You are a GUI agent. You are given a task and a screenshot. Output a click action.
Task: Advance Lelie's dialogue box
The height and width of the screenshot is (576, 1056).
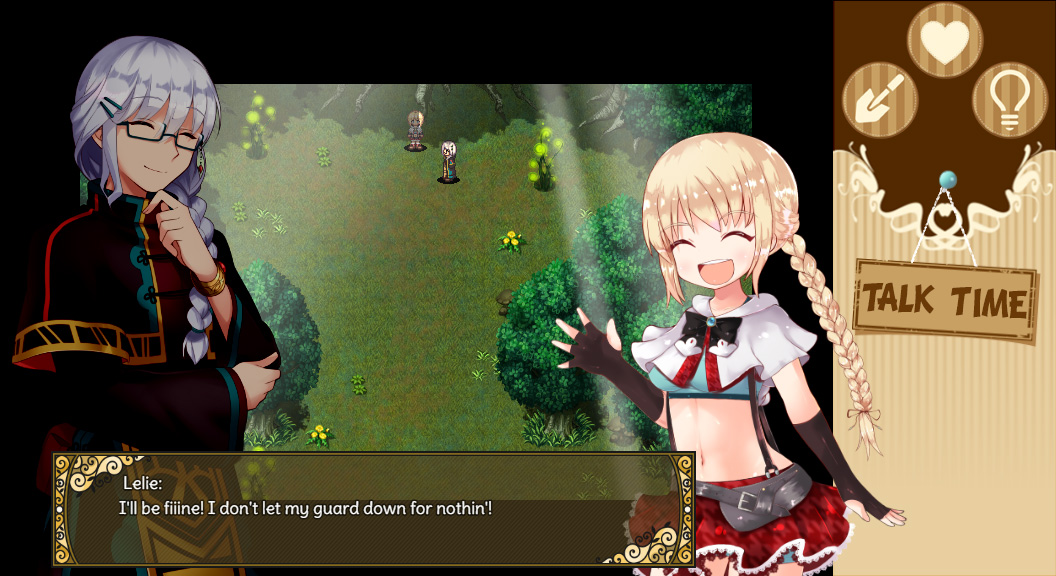[x=373, y=509]
